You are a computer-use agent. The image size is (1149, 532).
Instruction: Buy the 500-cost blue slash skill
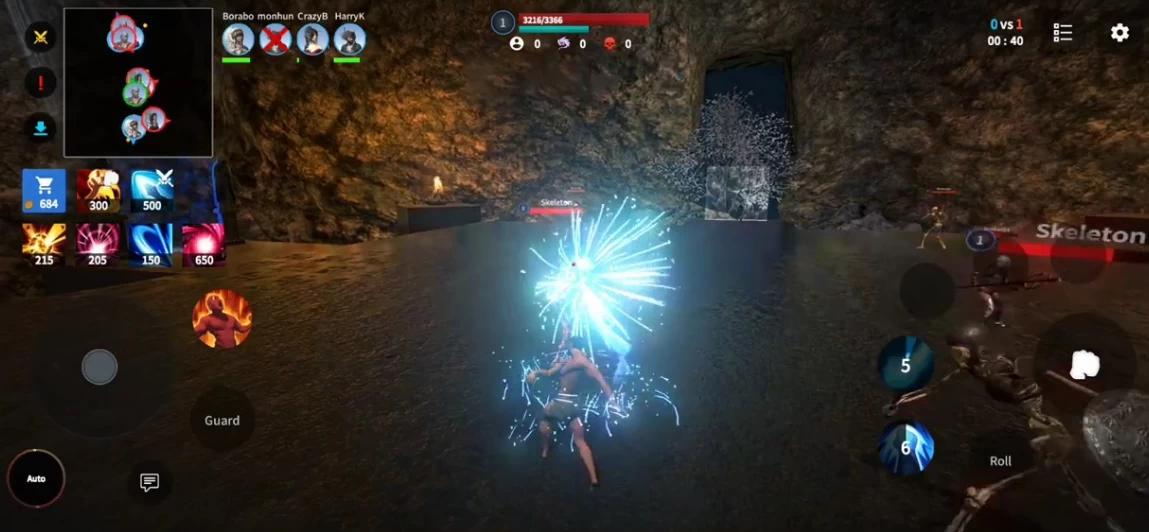[x=152, y=191]
